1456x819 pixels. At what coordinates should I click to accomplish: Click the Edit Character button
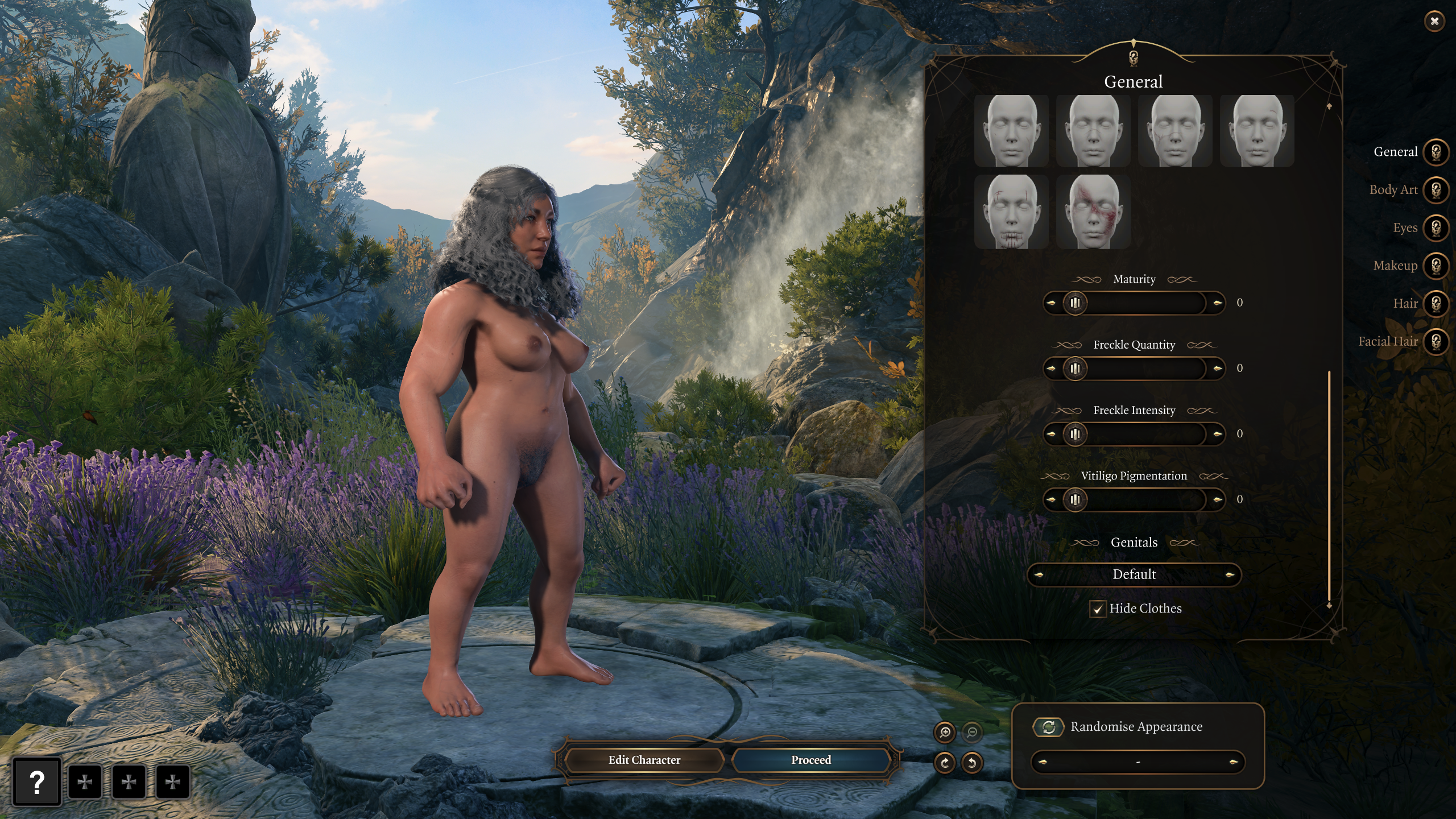coord(644,760)
